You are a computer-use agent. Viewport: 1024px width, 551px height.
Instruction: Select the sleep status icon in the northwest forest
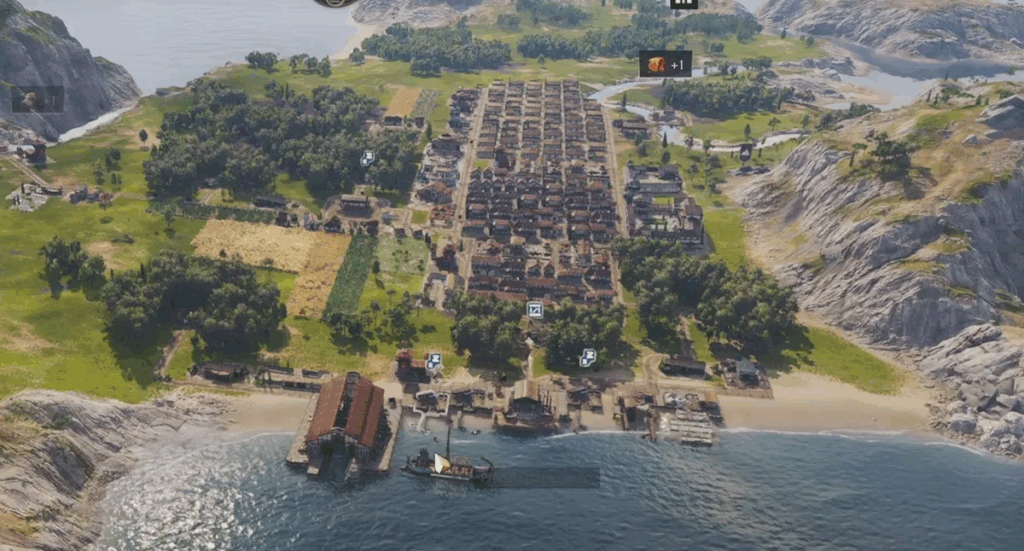[367, 157]
